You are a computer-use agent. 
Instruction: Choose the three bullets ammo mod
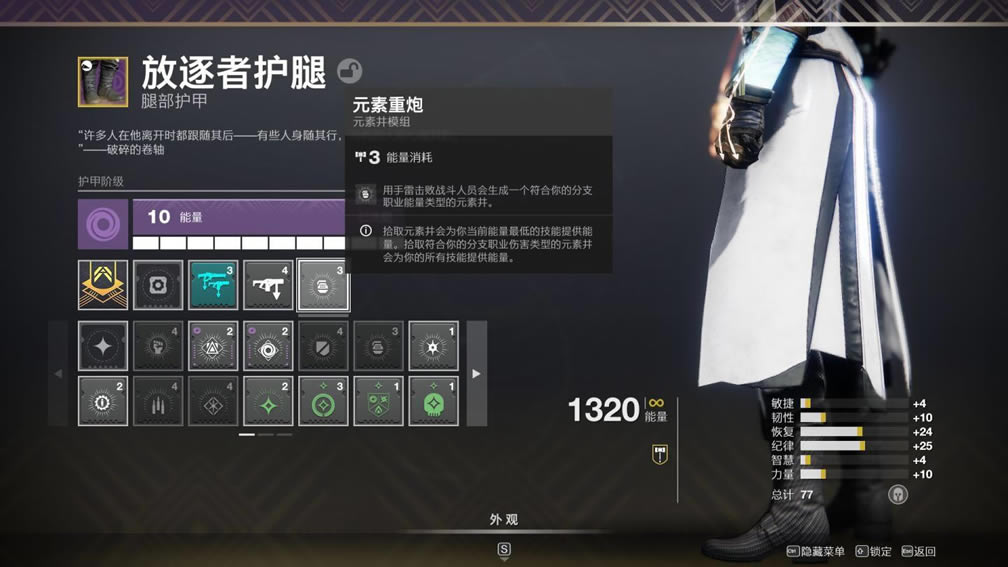coord(158,401)
